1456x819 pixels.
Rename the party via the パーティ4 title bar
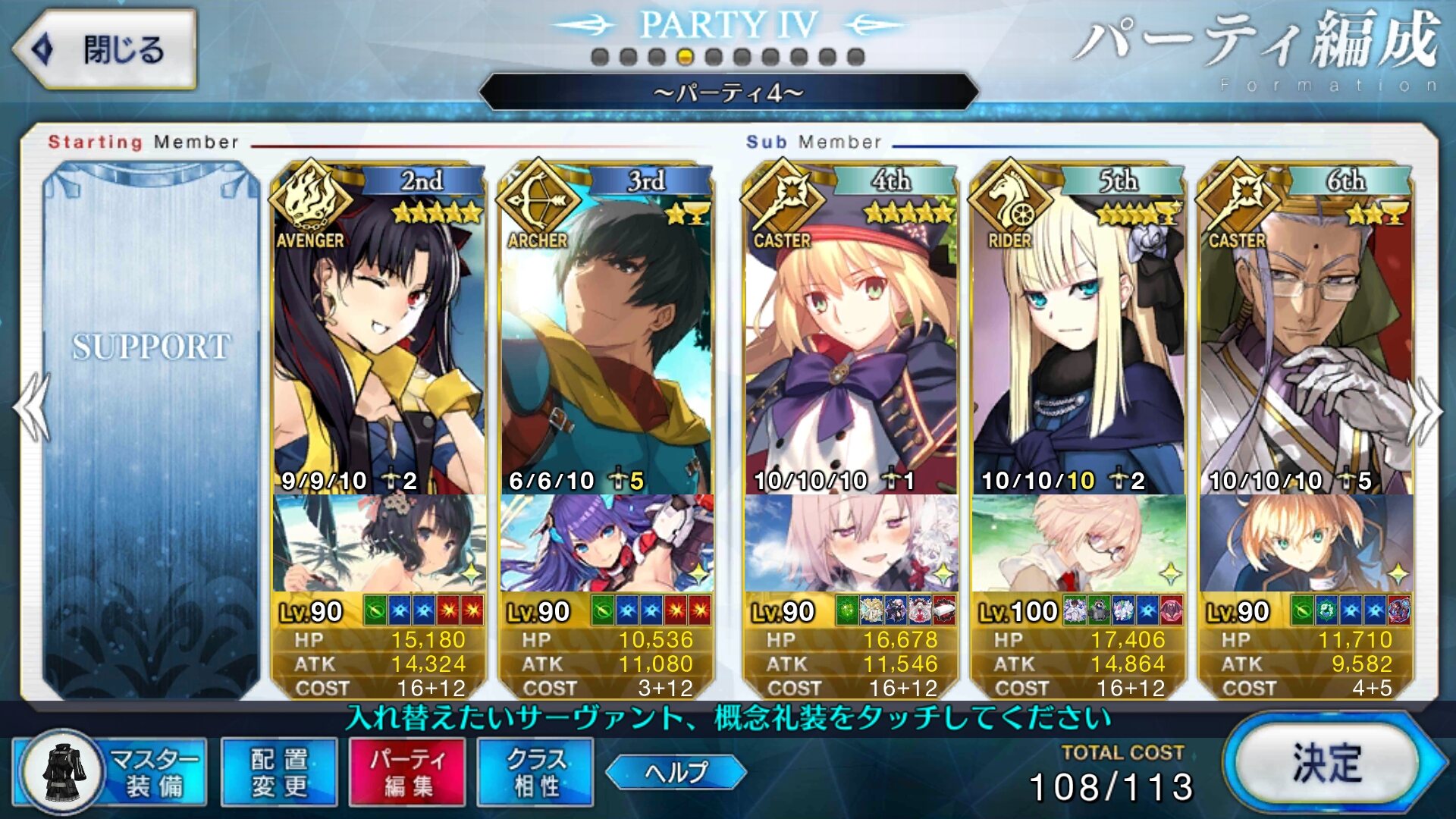[x=728, y=93]
